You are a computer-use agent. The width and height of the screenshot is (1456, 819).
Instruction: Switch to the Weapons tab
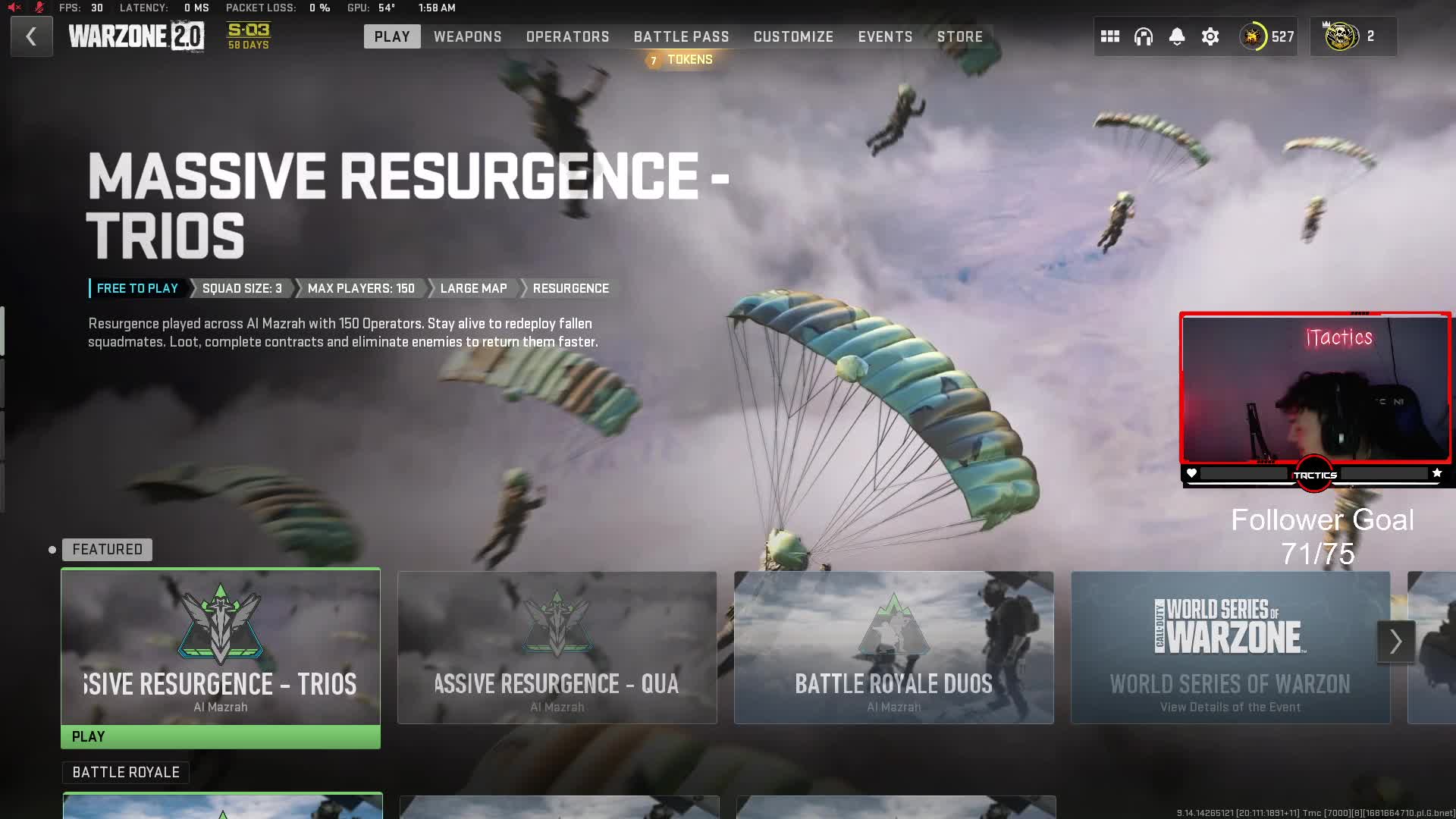pos(467,36)
